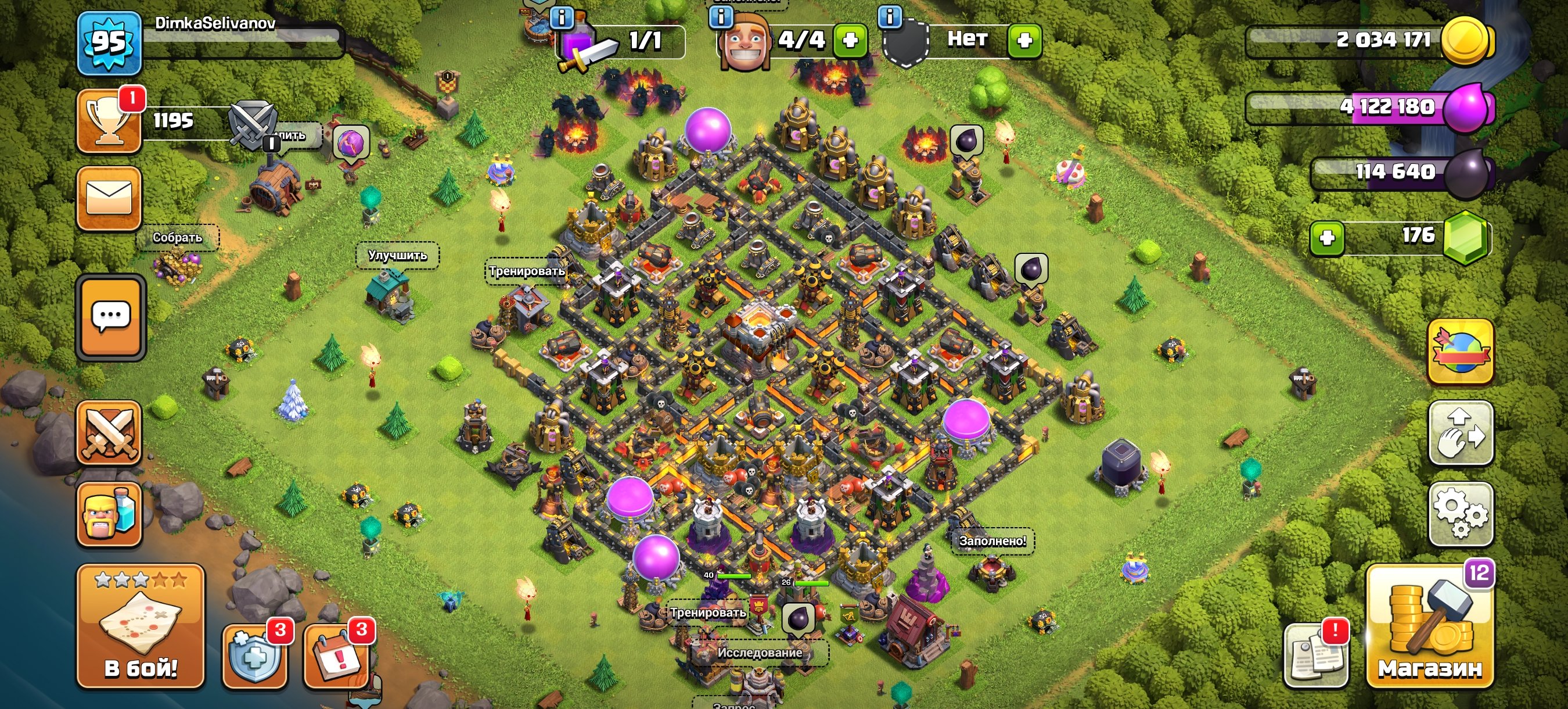Open the level 95 player profile badge
Viewport: 1568px width, 709px height.
click(109, 42)
